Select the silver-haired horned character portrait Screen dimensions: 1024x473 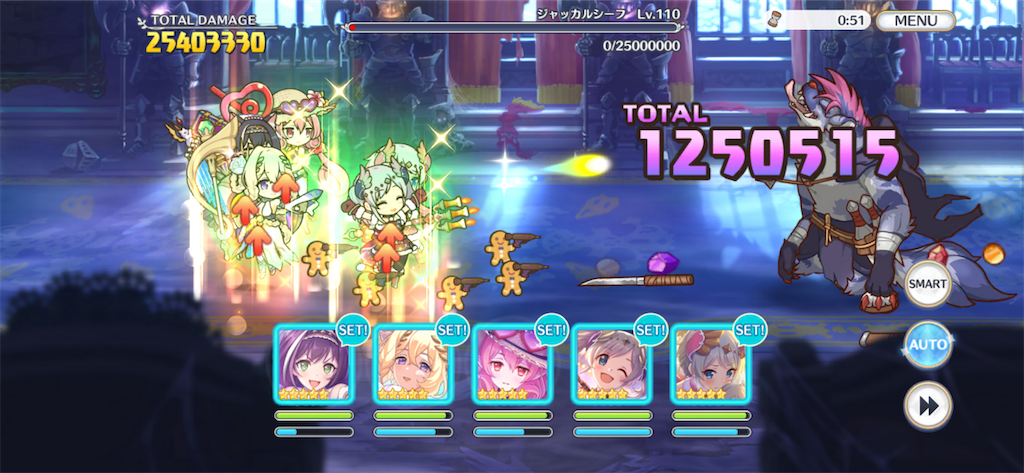coord(710,364)
